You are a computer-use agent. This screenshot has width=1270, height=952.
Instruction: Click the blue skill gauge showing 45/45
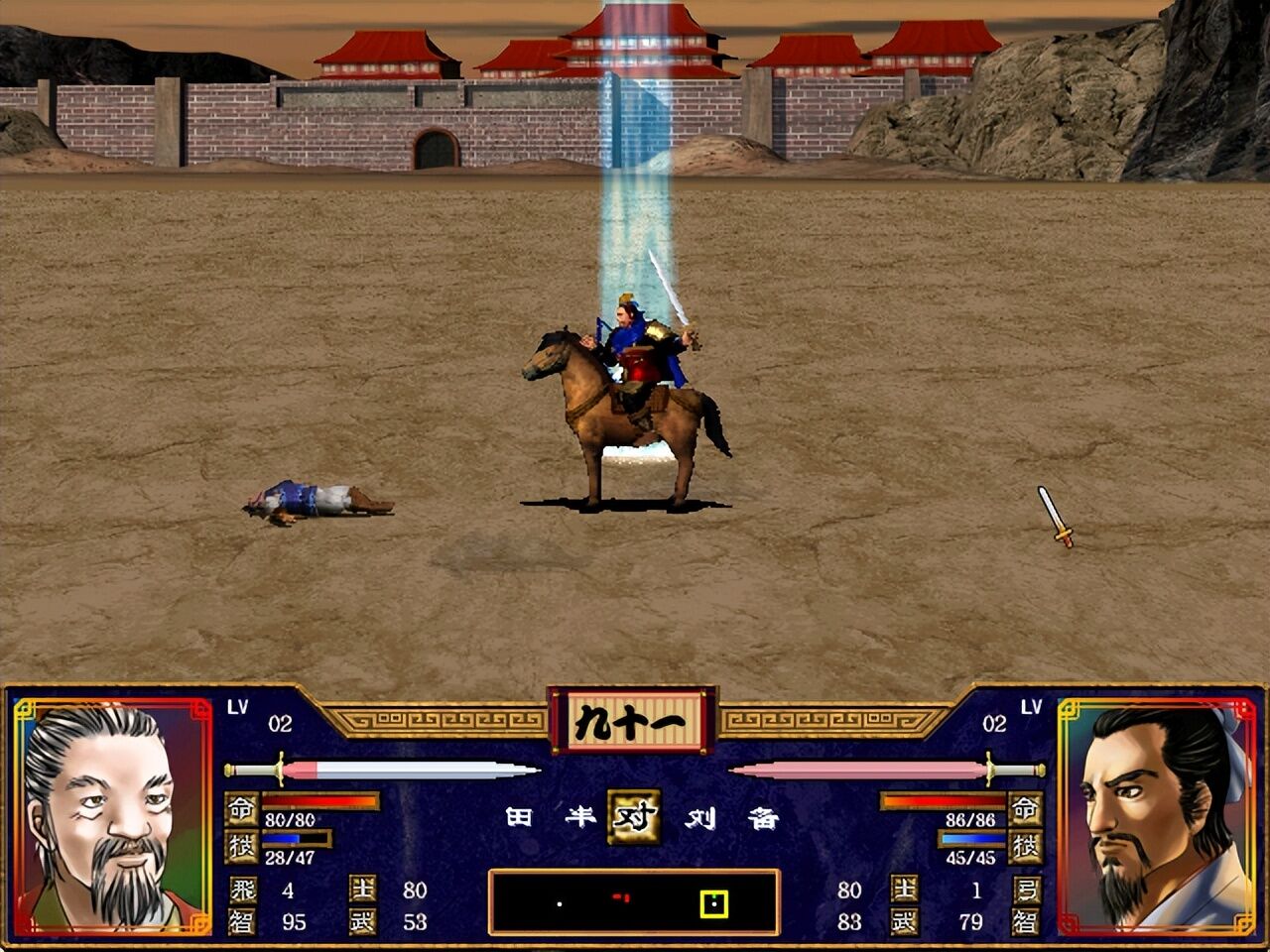(971, 839)
